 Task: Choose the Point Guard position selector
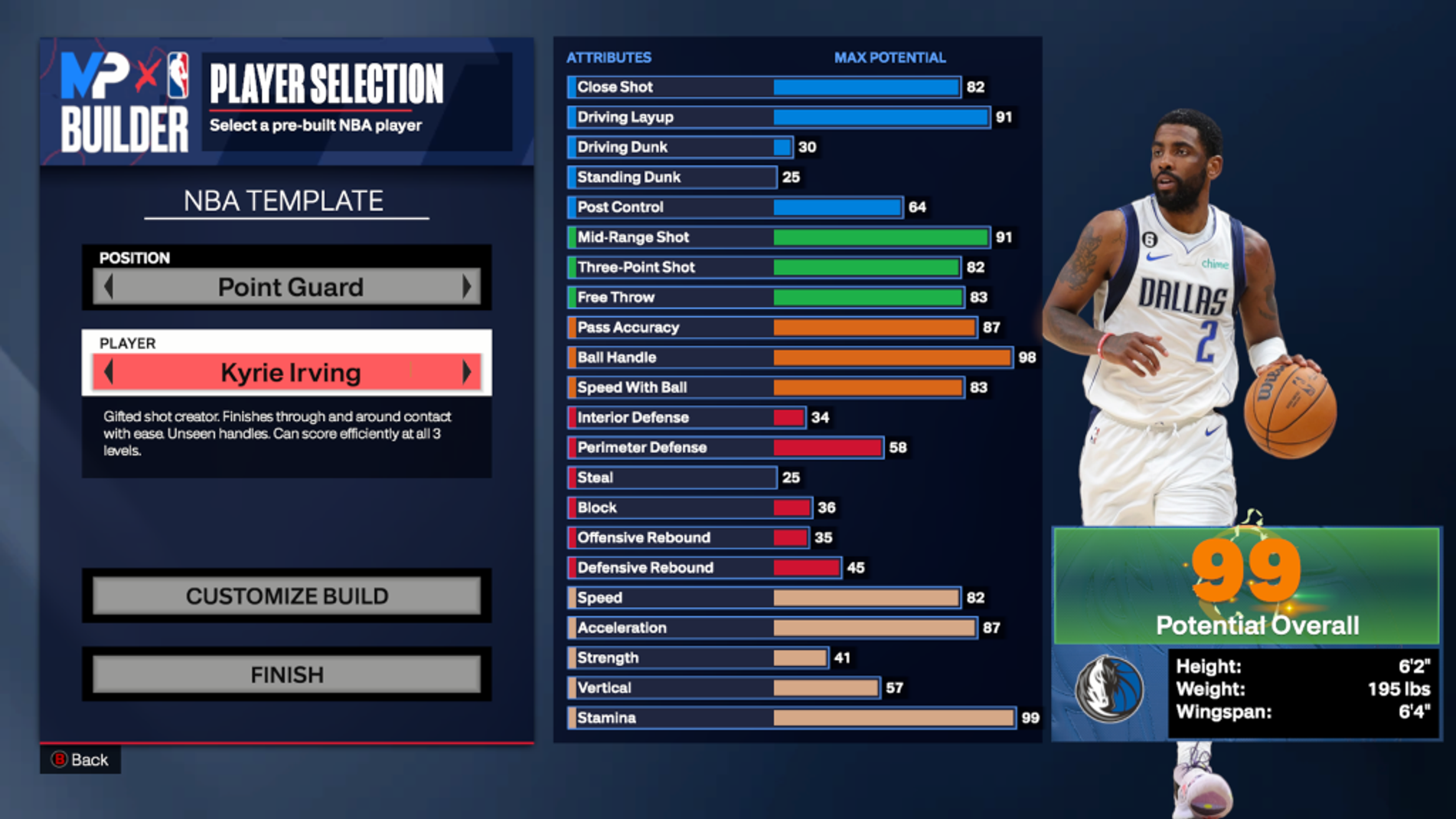click(x=289, y=287)
